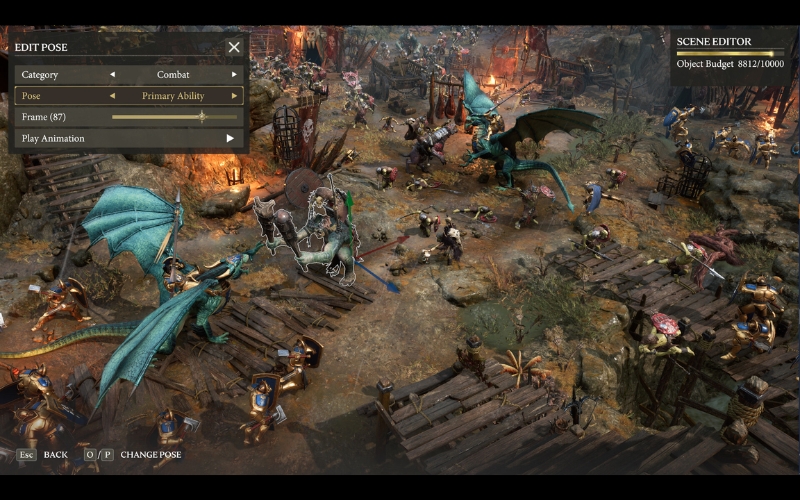Select next Category with right arrow
The image size is (800, 500).
(234, 74)
